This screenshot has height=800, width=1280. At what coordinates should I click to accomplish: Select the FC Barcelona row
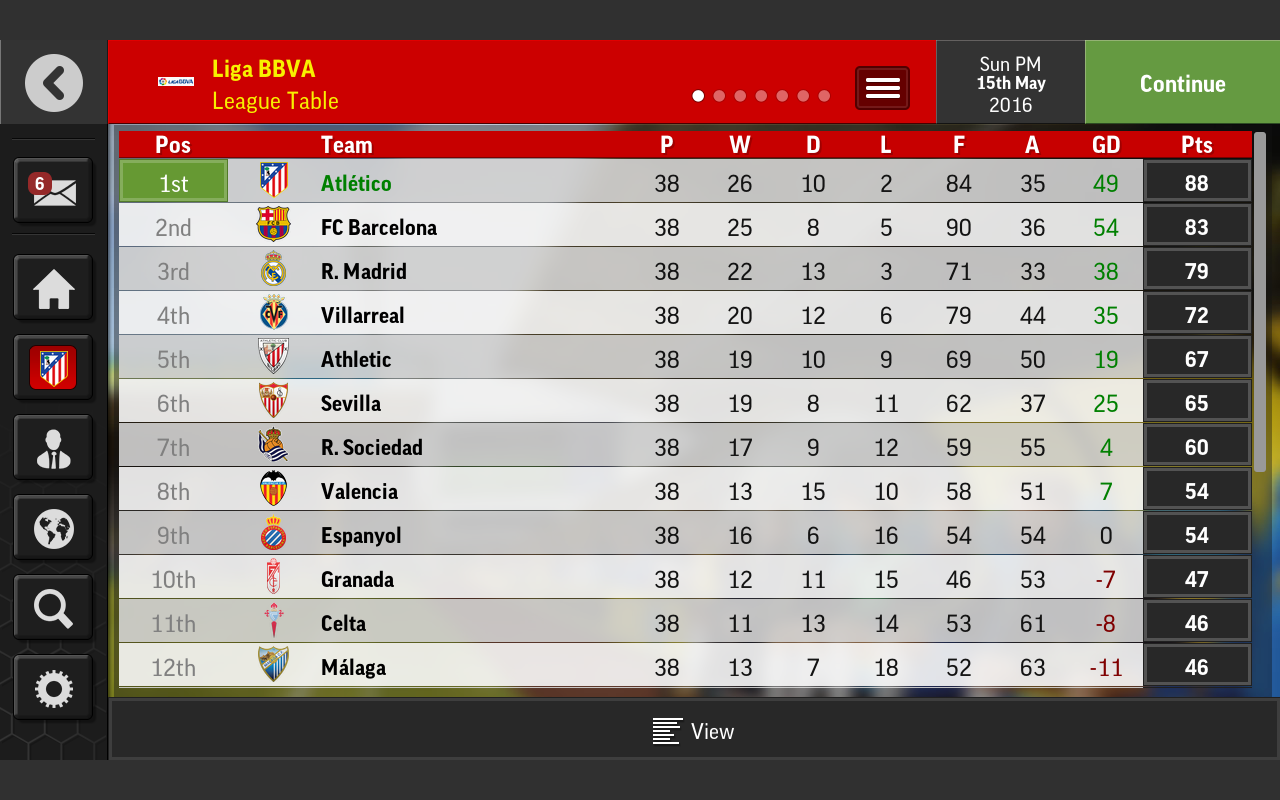click(x=630, y=227)
